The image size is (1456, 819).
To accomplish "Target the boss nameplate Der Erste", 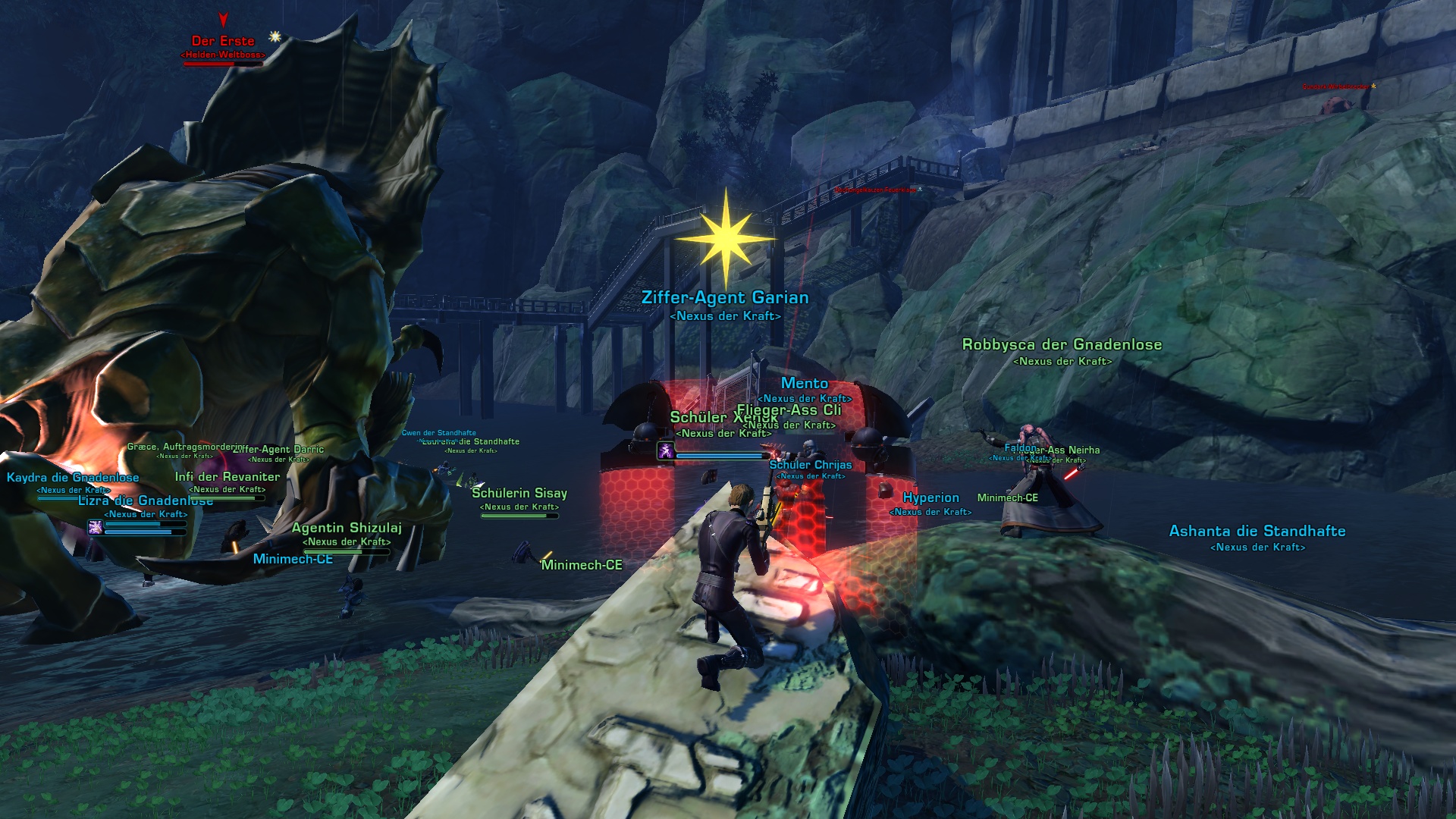I will (x=223, y=42).
